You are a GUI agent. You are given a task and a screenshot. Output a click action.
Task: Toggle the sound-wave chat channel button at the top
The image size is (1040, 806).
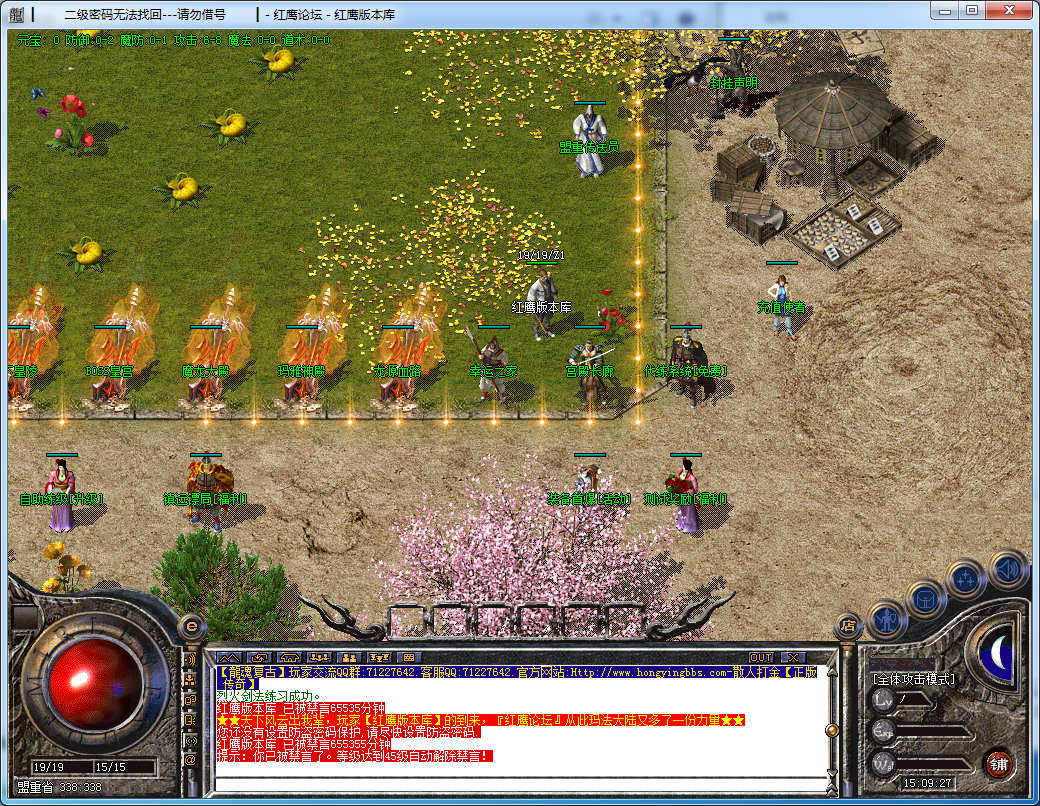(x=190, y=660)
